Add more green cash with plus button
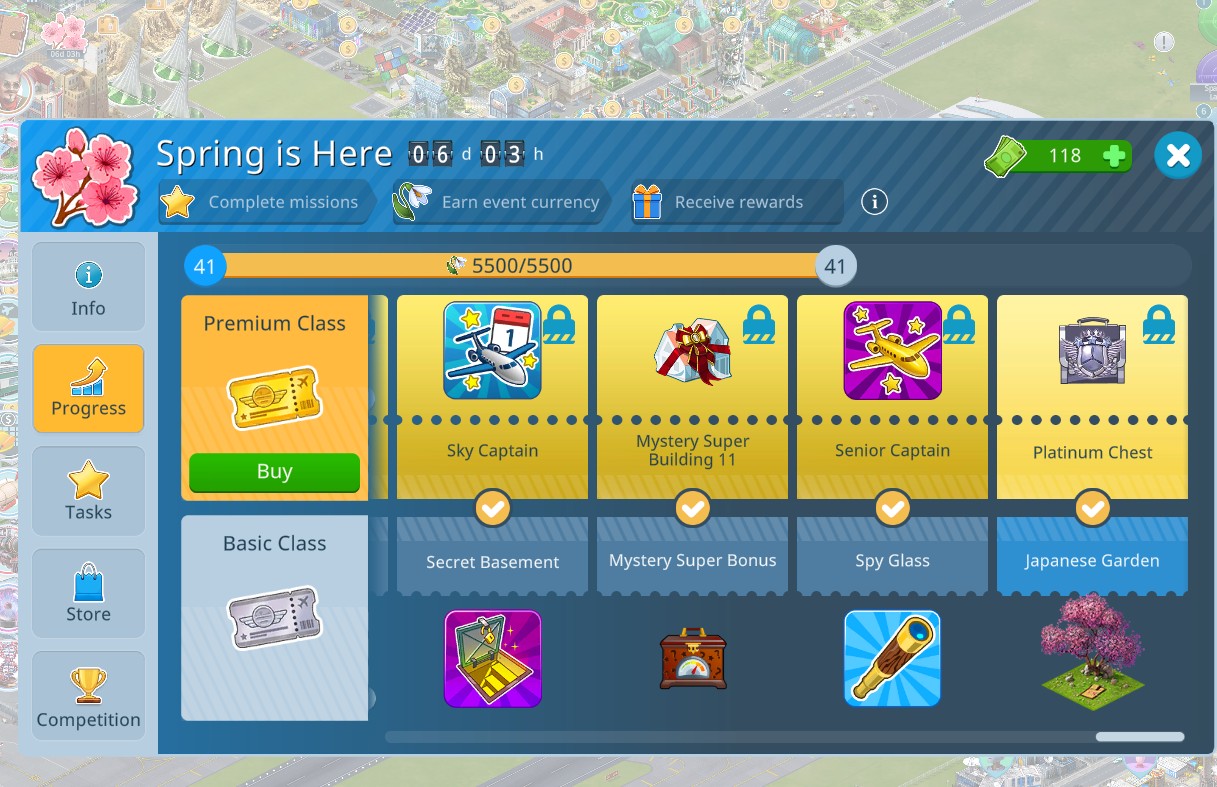Viewport: 1217px width, 787px height. 1113,156
